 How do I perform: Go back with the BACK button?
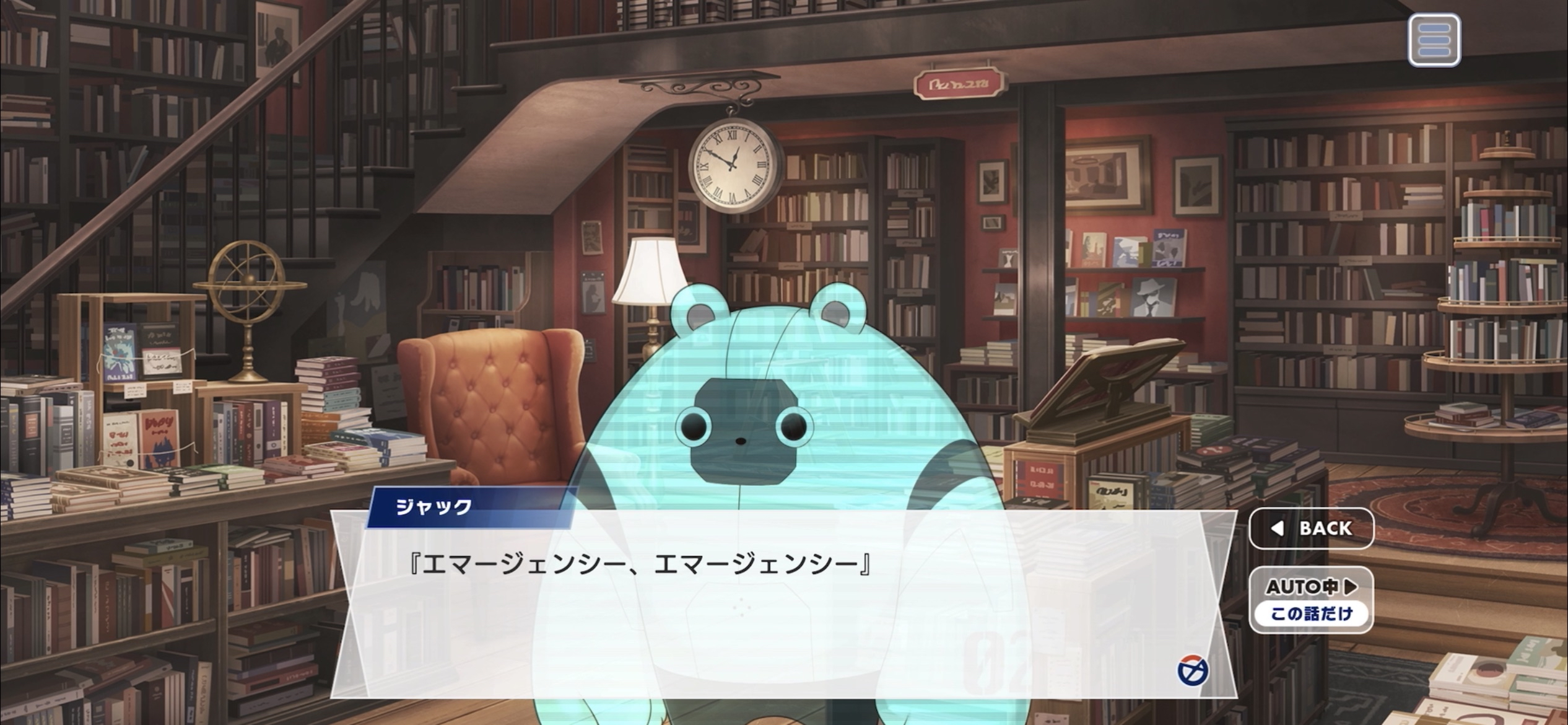[x=1311, y=528]
